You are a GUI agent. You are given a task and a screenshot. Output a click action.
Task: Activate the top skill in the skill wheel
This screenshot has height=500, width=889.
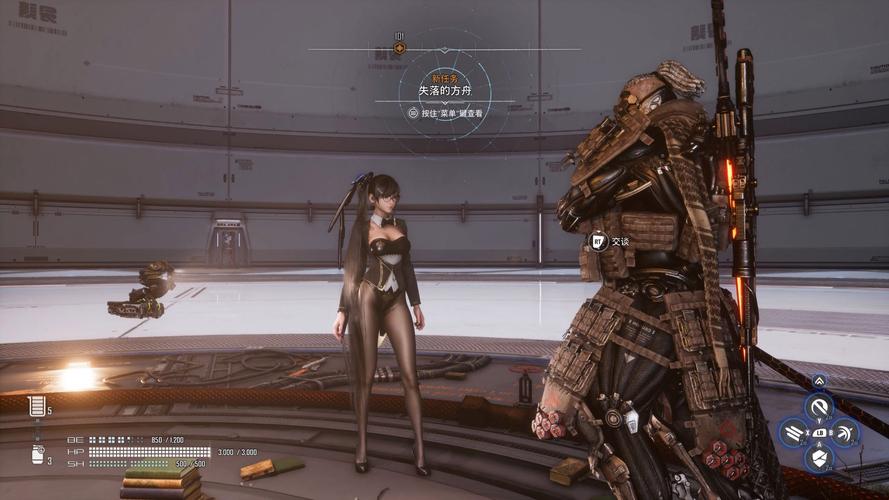[820, 406]
